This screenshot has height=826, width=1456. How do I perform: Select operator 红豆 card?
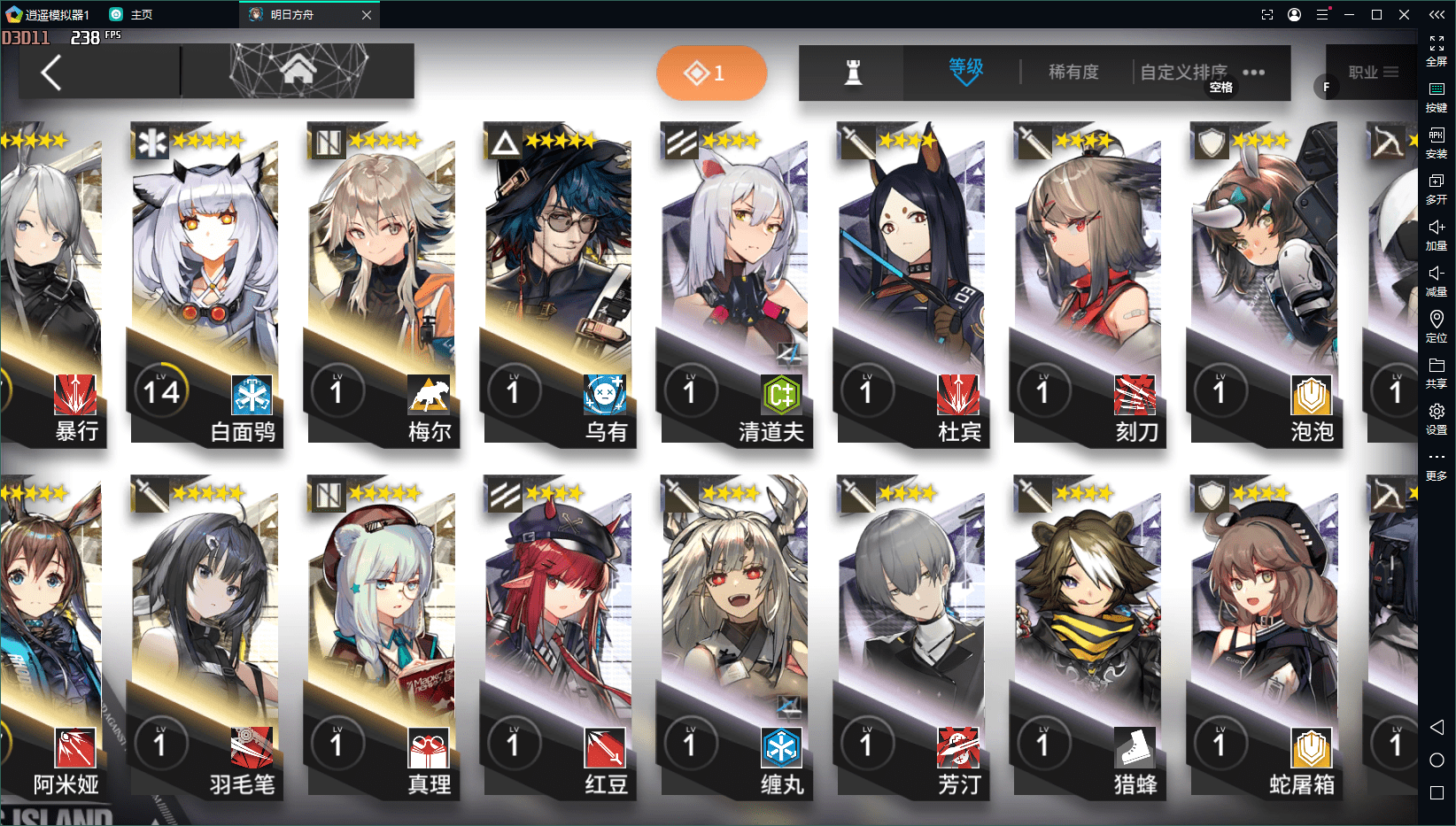558,637
